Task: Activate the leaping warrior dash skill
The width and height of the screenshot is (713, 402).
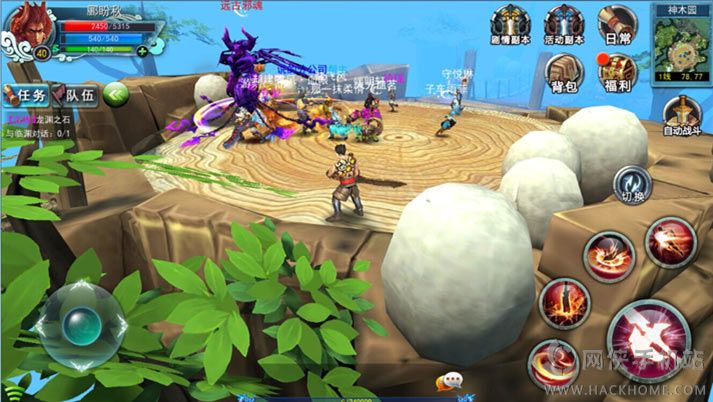Action: pos(670,243)
